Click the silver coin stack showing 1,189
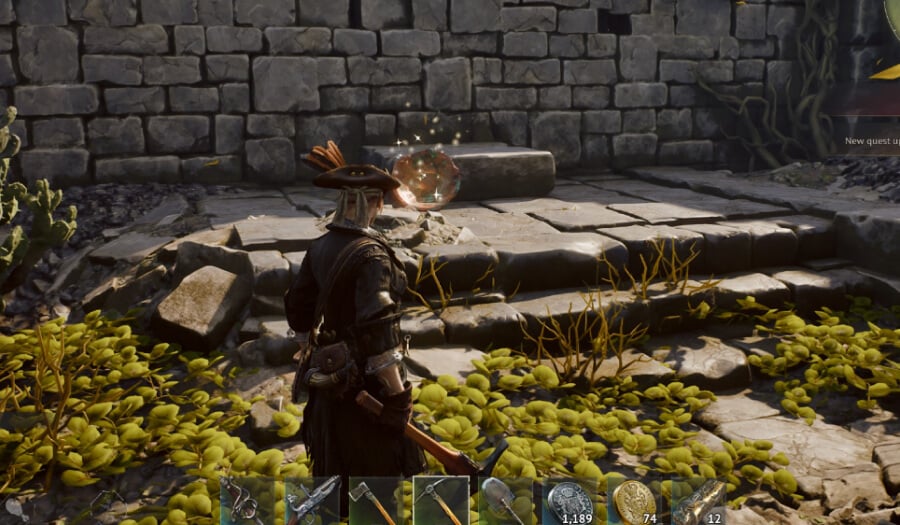 point(570,500)
